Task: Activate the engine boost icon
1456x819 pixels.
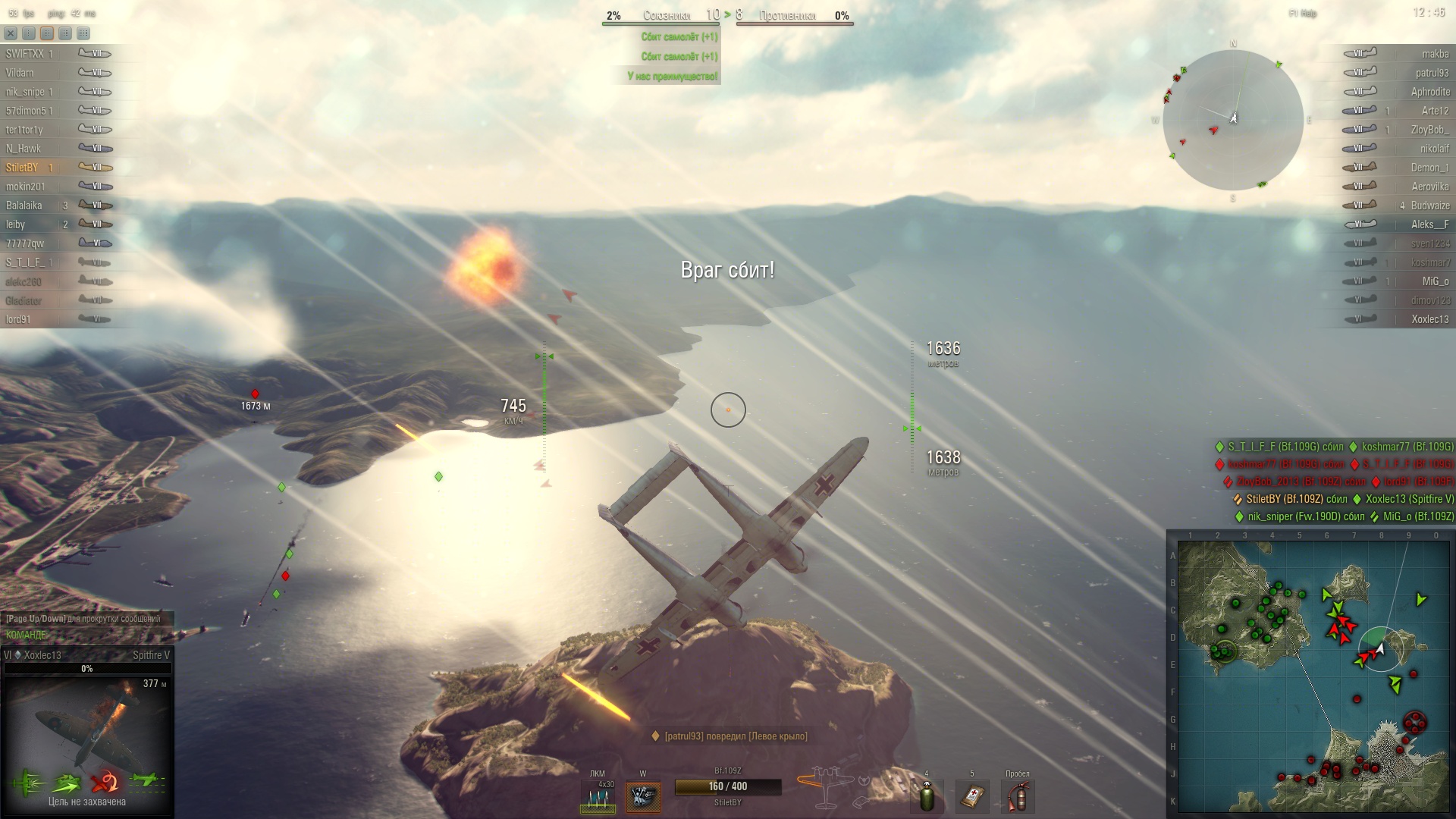Action: pos(643,798)
